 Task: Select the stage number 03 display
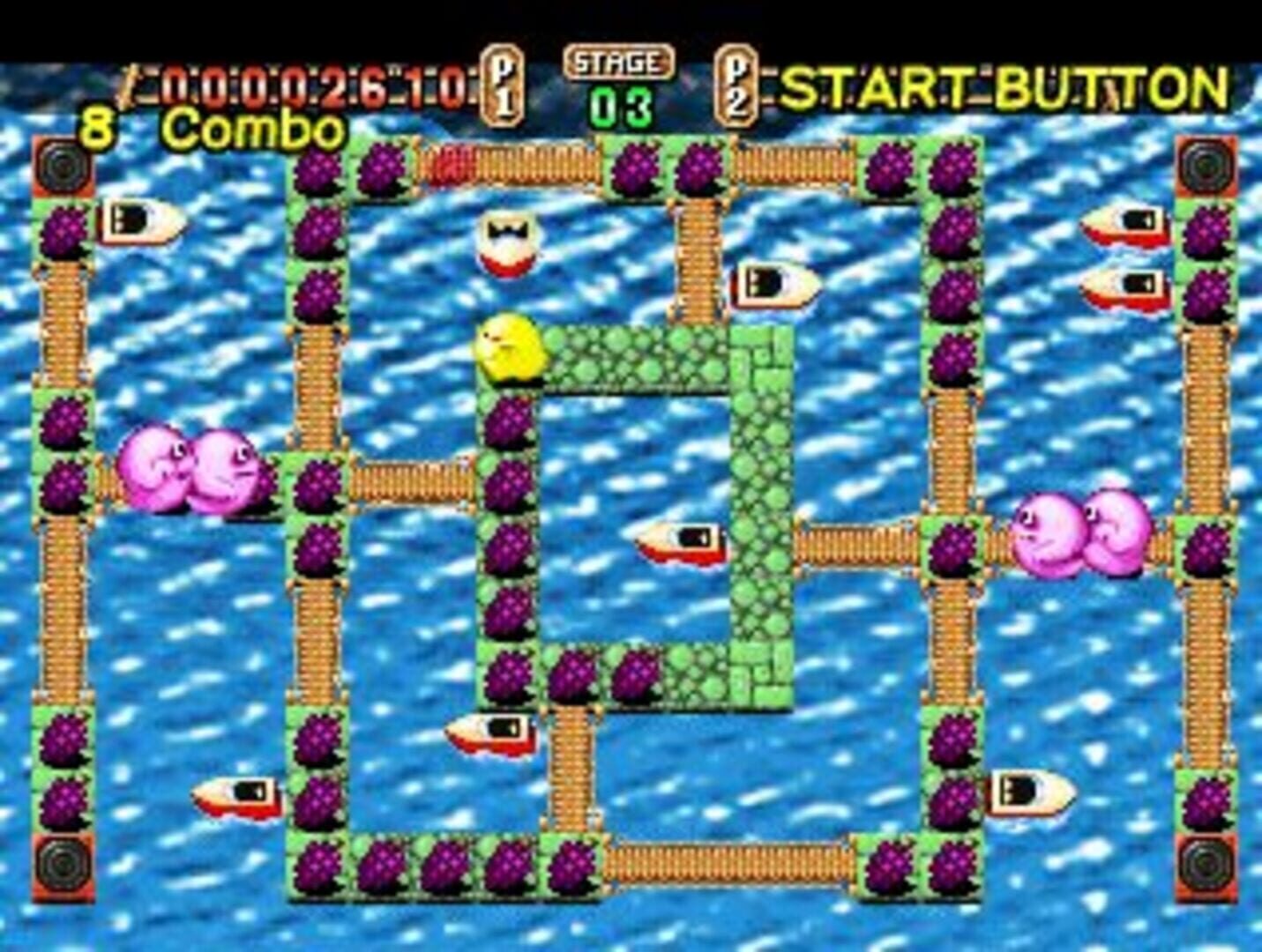point(624,103)
